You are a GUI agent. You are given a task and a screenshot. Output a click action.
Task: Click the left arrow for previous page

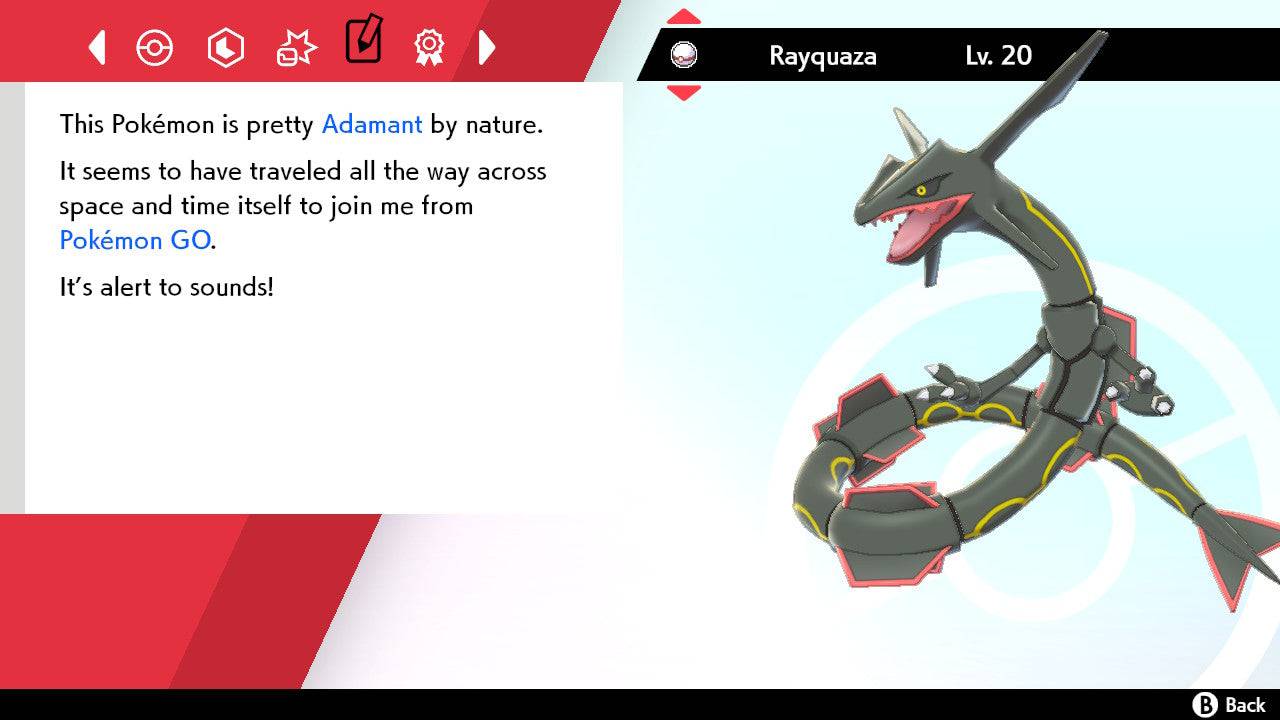click(x=95, y=47)
